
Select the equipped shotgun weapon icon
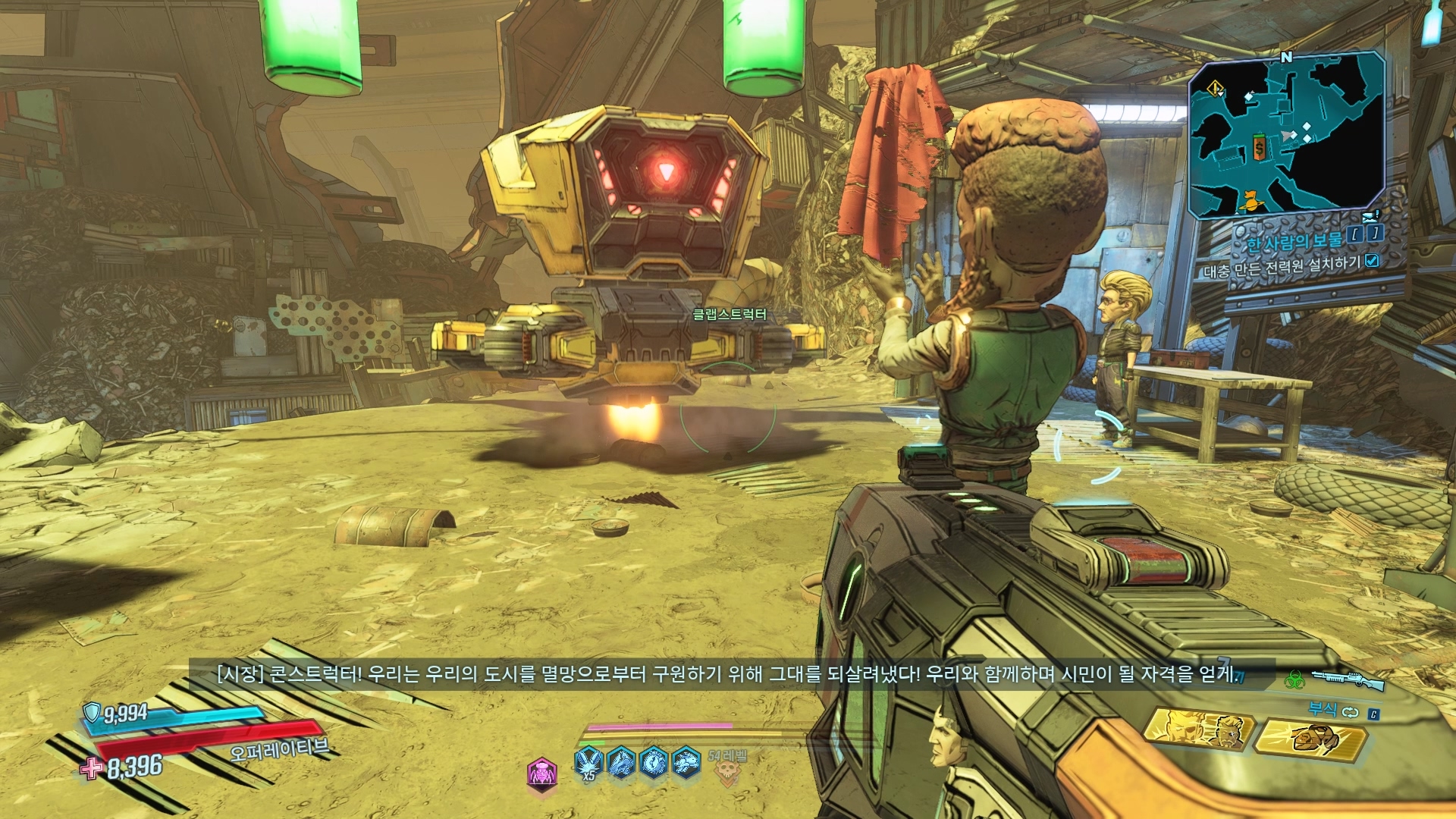tap(1349, 679)
